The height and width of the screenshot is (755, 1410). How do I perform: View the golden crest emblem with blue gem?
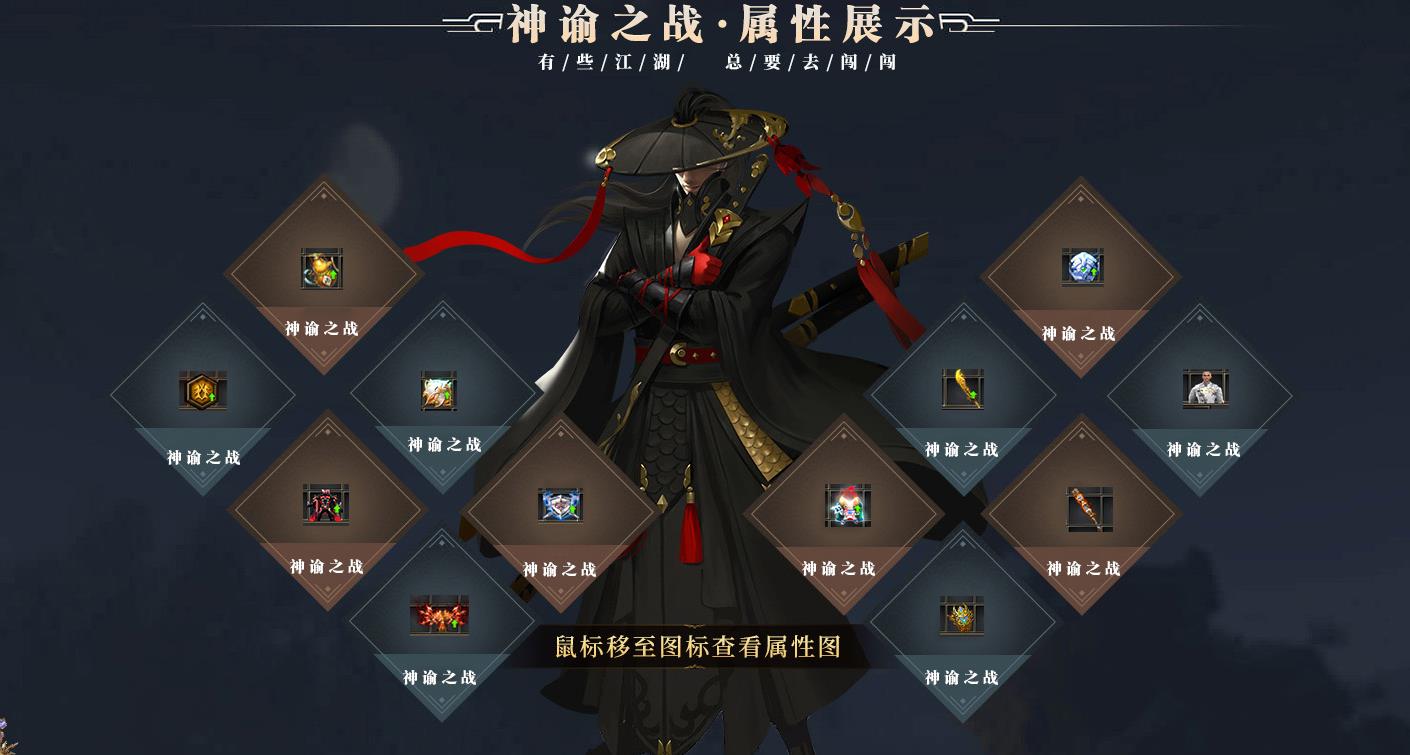pos(962,616)
